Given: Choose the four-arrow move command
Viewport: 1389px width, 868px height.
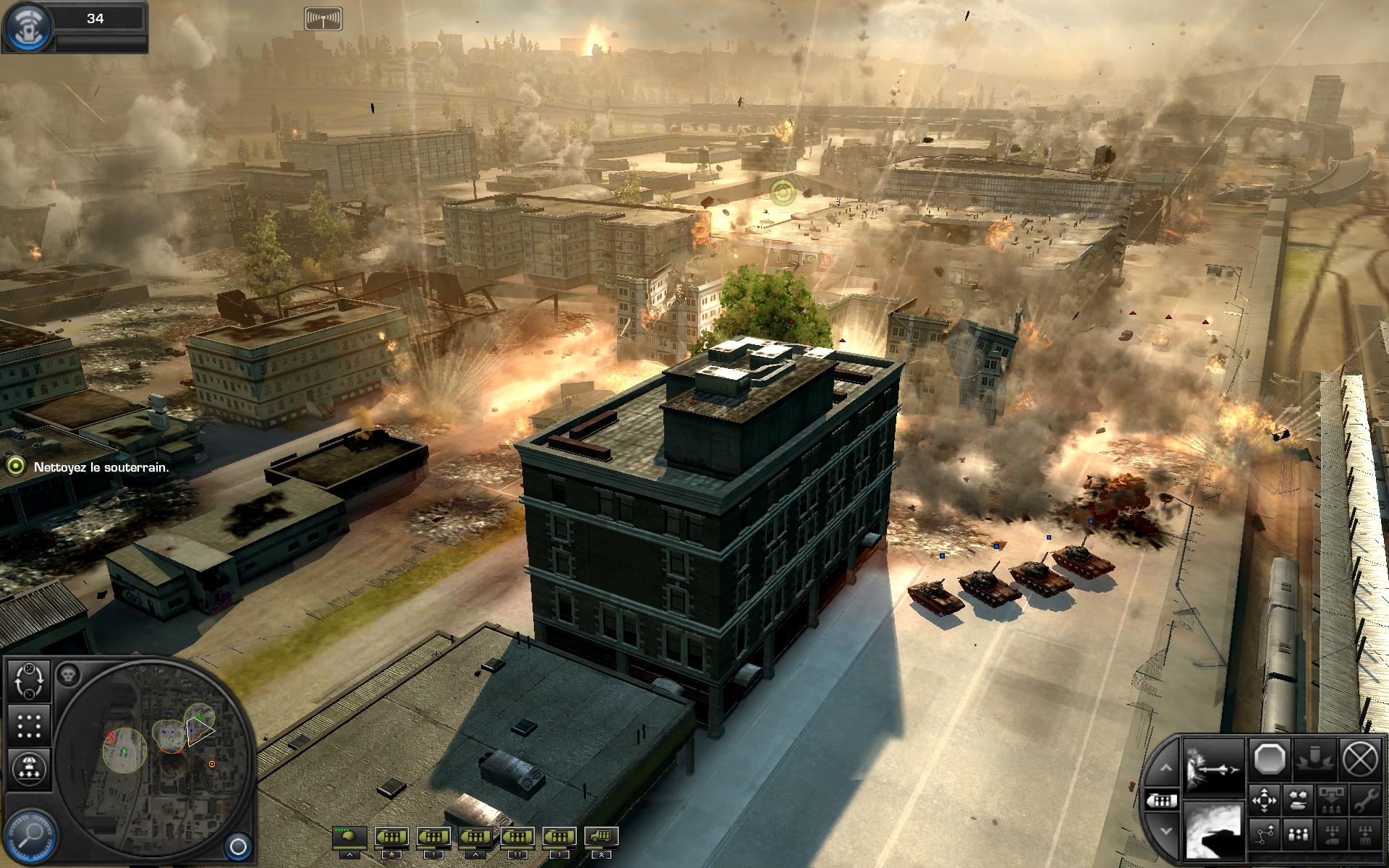Looking at the screenshot, I should tap(1265, 800).
